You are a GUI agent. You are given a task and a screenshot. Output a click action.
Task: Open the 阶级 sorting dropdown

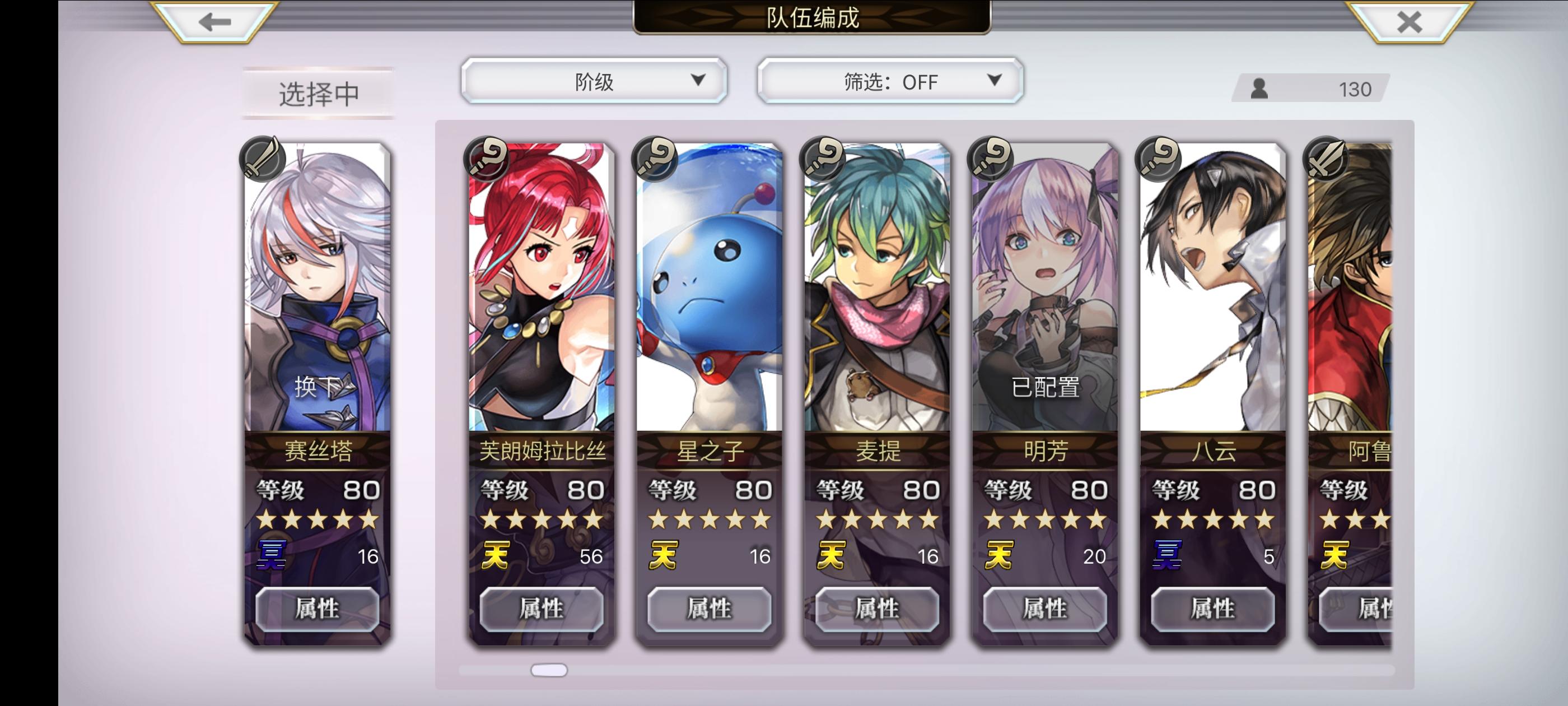click(594, 81)
